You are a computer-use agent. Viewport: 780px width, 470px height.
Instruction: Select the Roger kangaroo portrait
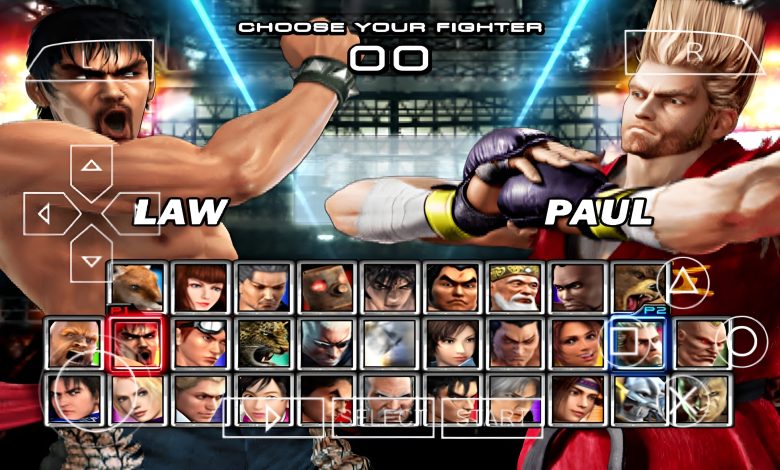138,288
